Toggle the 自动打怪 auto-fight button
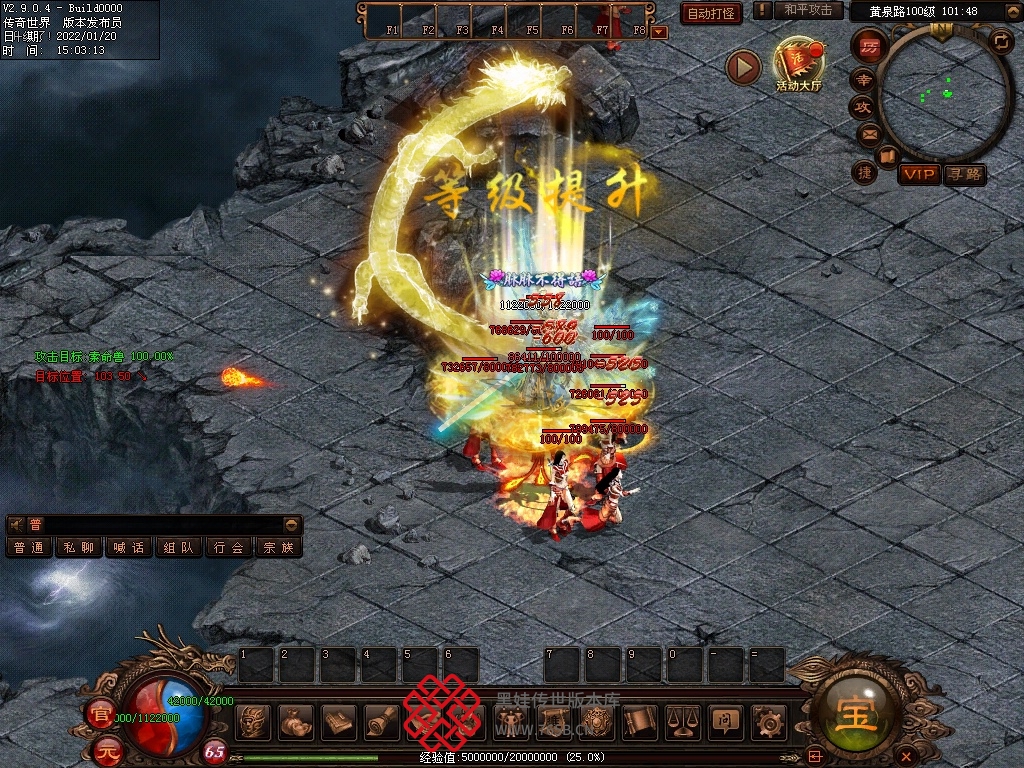Screen dimensions: 1024x768 (711, 13)
